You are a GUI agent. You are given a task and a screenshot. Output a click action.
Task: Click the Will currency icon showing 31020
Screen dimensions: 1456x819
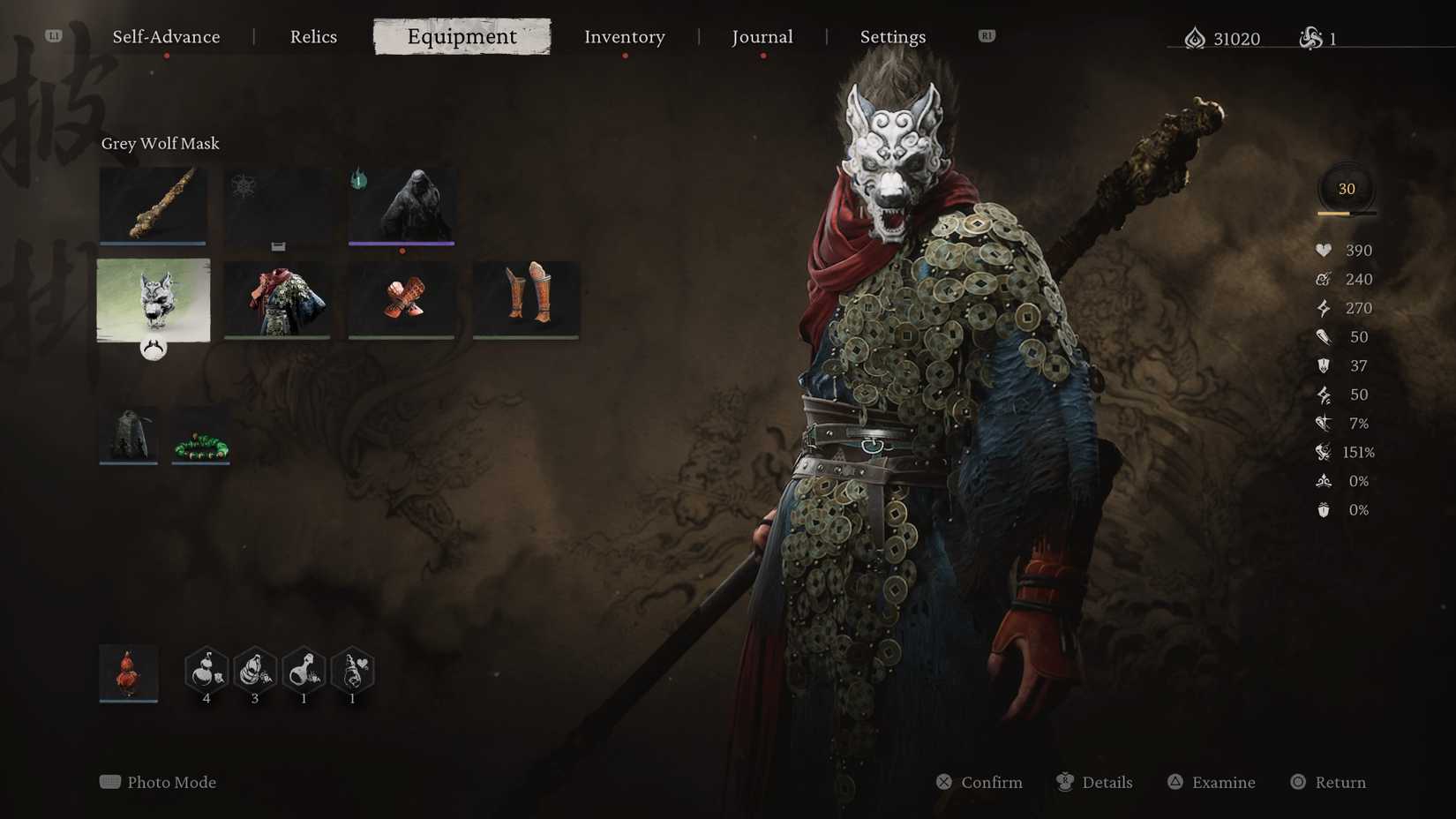(x=1196, y=38)
